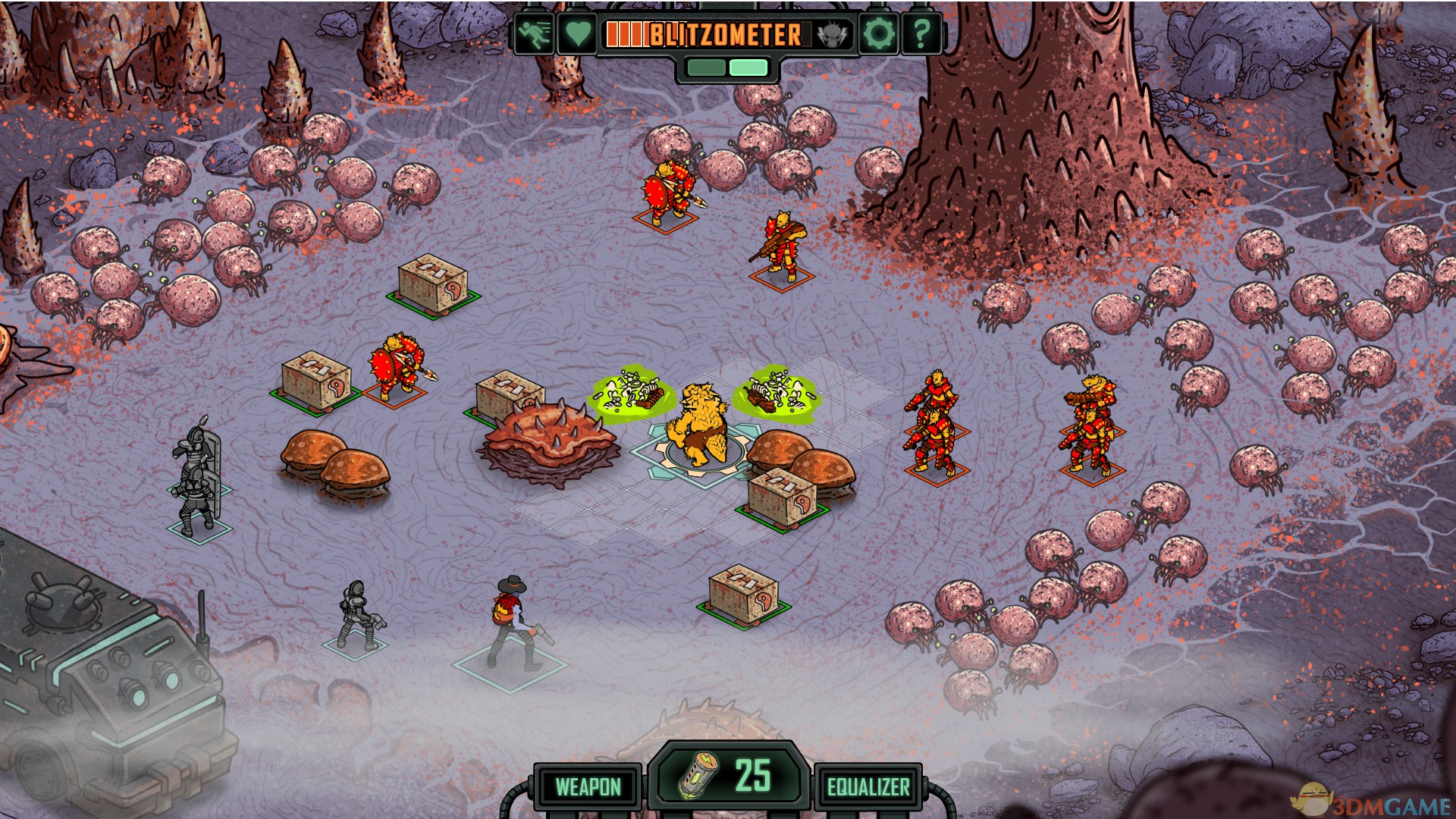Open settings via the gear icon
The width and height of the screenshot is (1456, 819).
point(880,34)
